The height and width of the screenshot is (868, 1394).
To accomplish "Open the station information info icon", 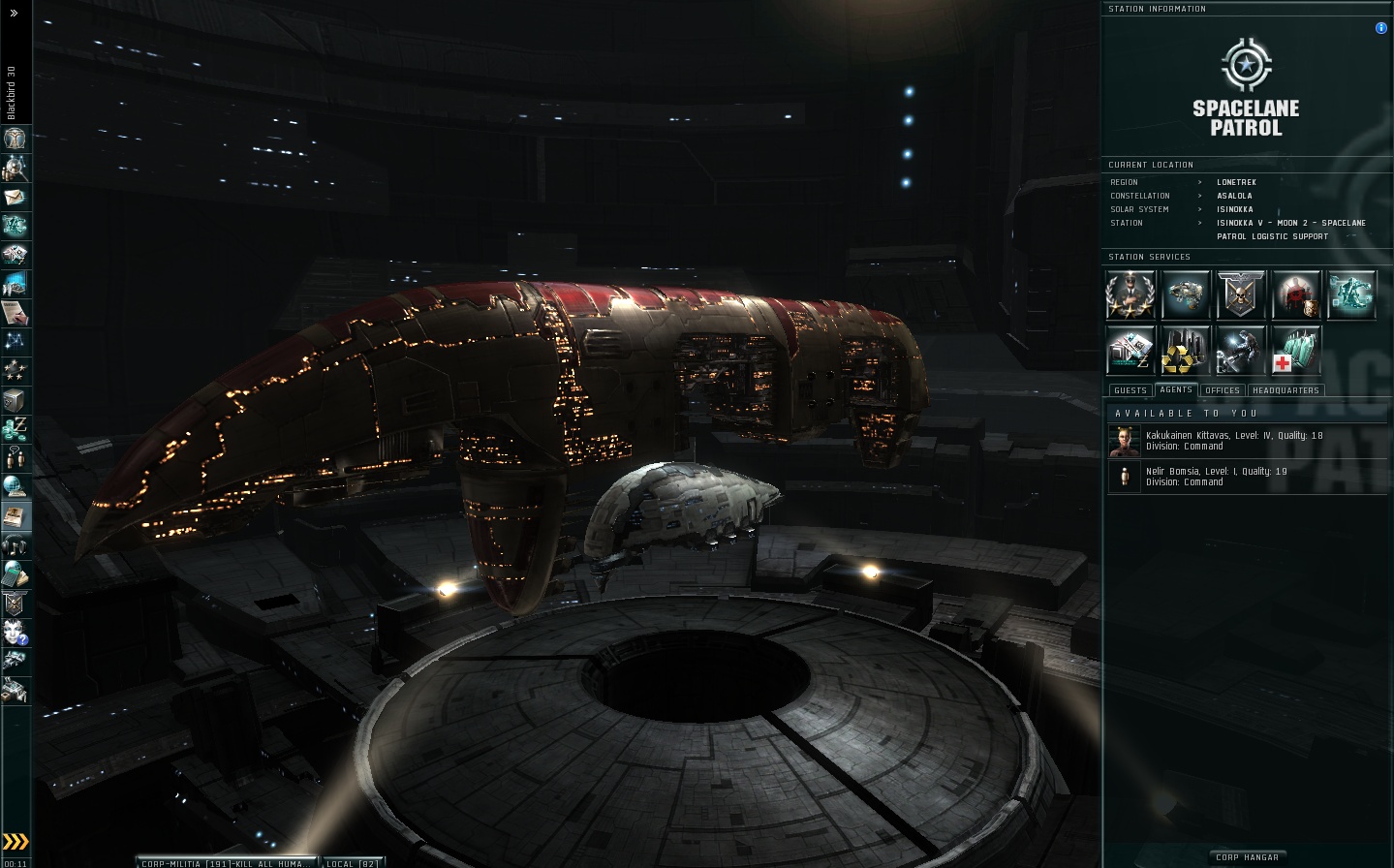I will (1380, 28).
